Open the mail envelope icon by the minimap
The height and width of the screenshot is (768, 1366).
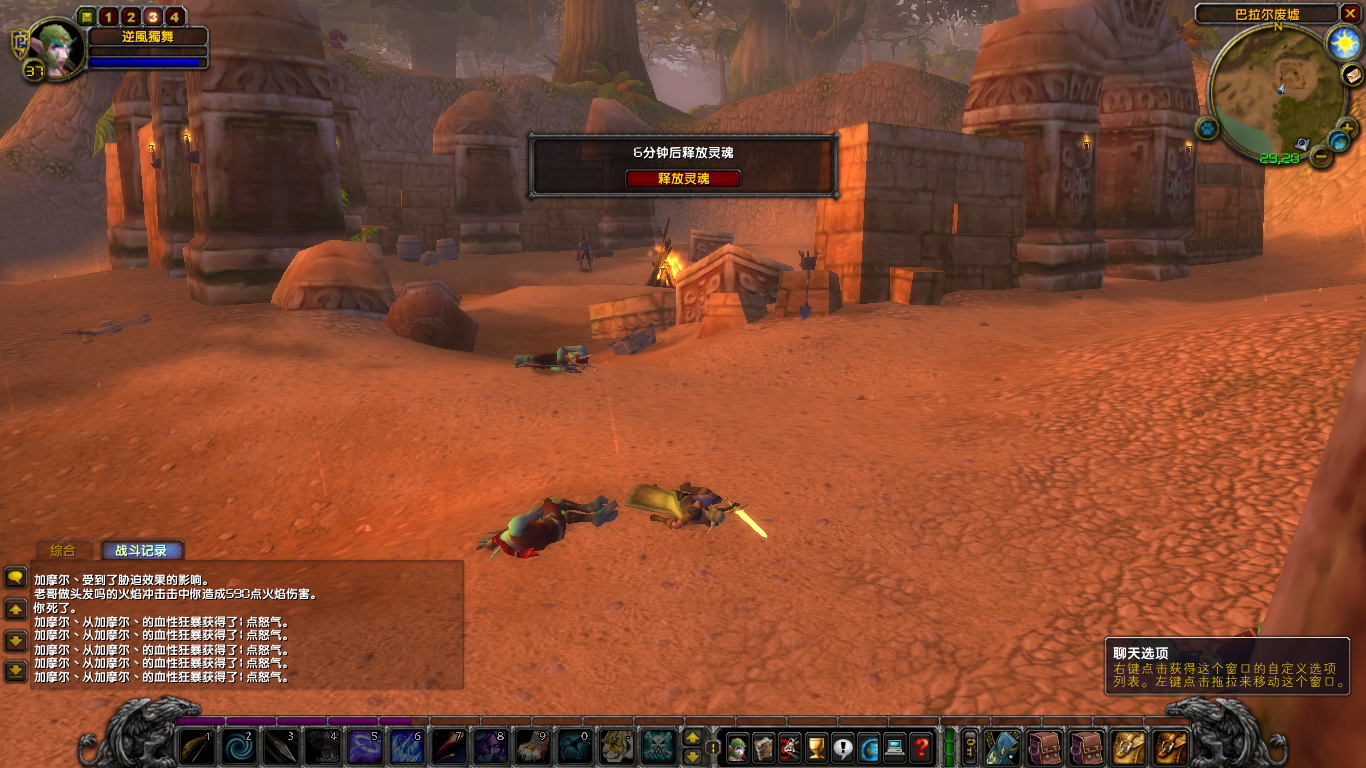pyautogui.click(x=1353, y=75)
